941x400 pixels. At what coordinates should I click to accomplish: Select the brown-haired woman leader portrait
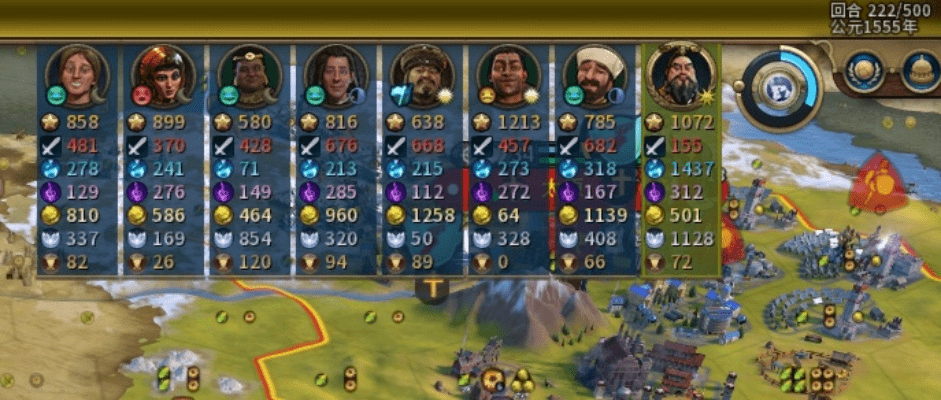pos(76,73)
